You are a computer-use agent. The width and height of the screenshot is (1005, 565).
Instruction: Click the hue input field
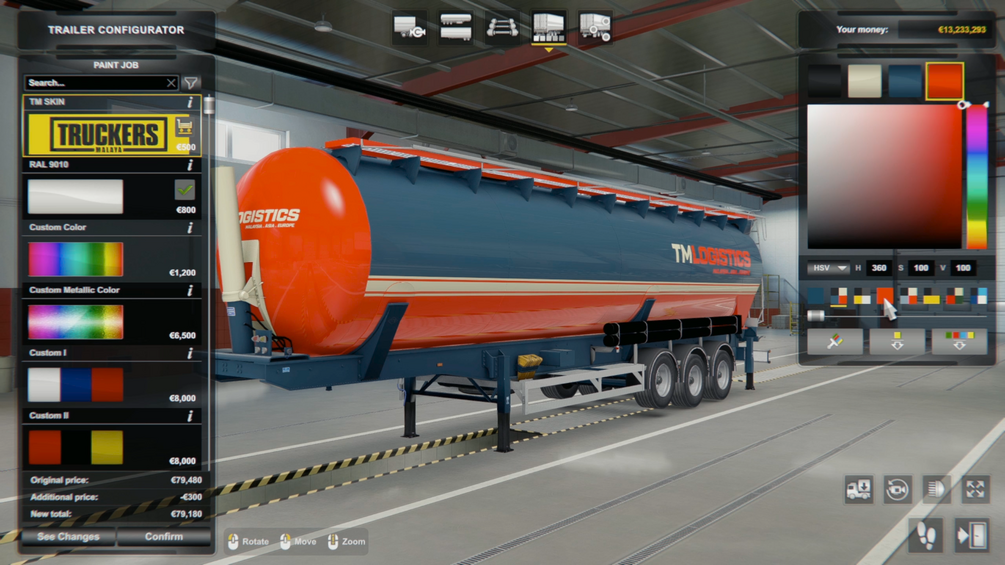coord(878,268)
